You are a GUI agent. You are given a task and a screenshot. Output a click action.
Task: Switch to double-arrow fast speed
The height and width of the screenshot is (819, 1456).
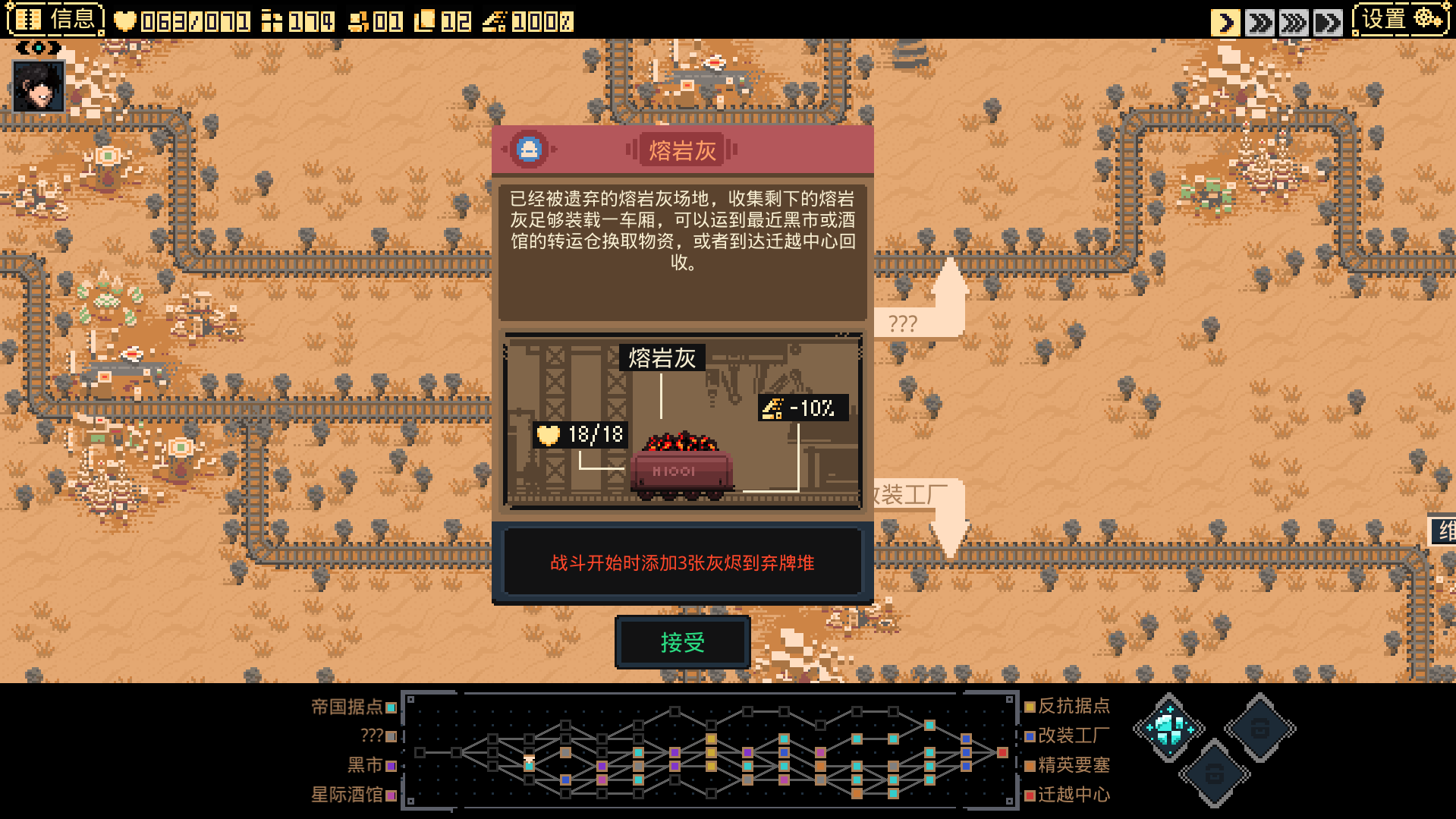(x=1259, y=22)
